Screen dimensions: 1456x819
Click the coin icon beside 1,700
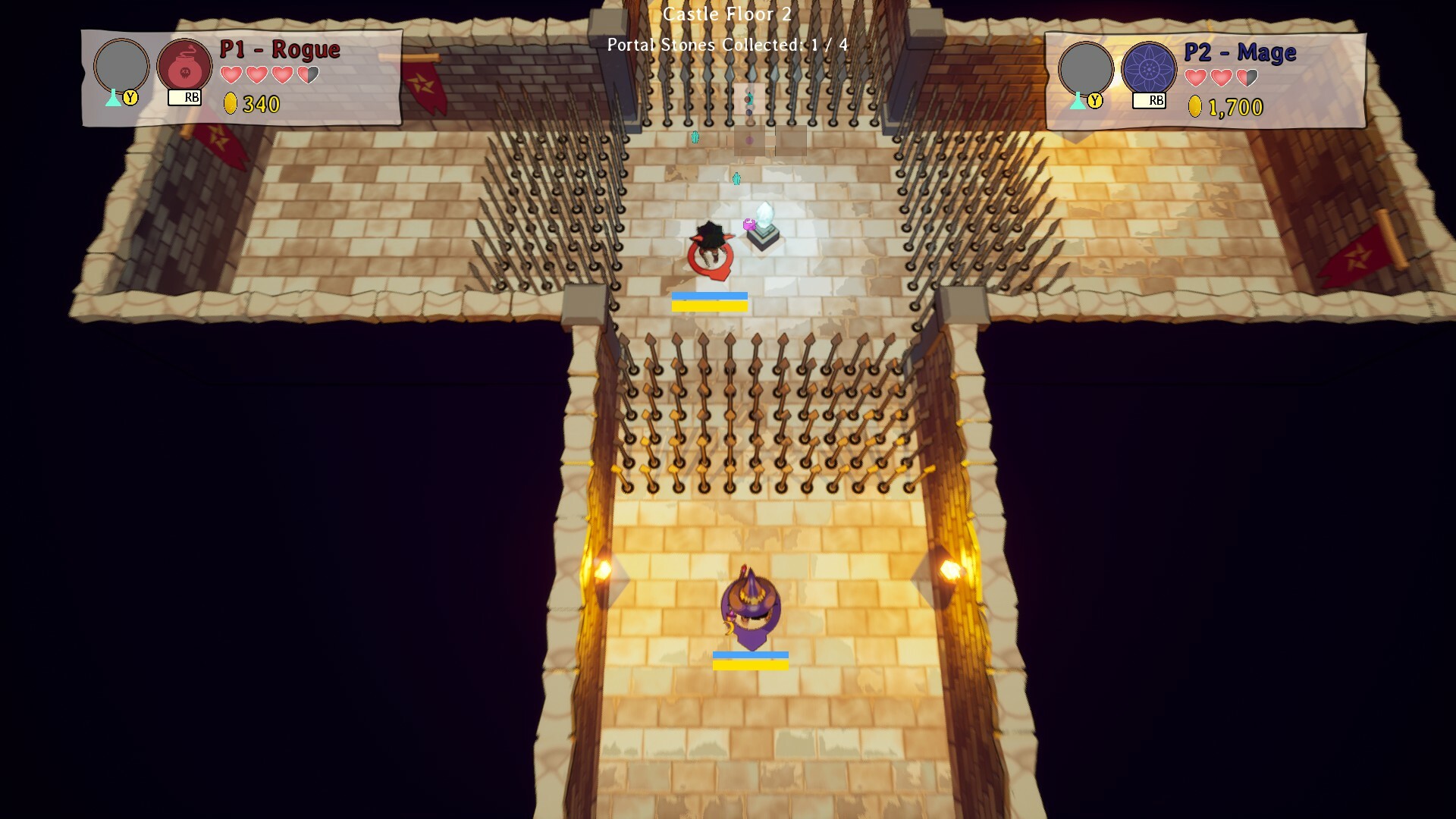(x=1196, y=107)
